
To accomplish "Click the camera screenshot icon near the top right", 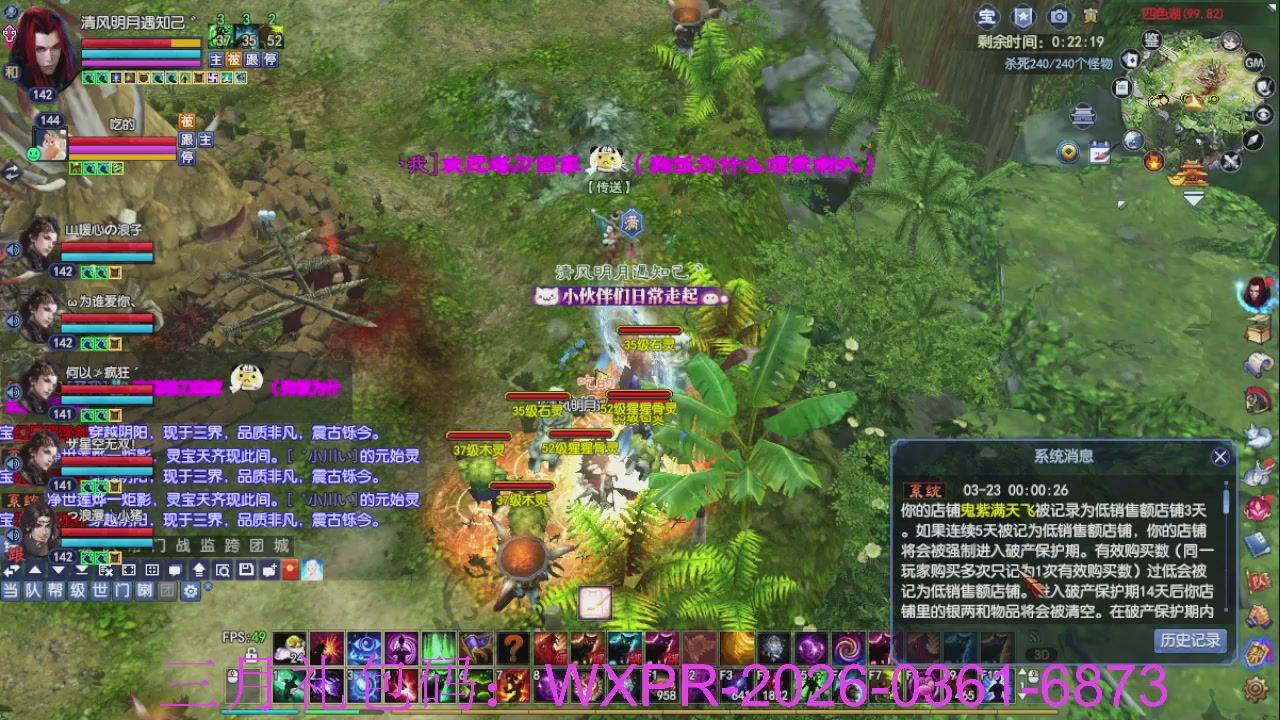I will [1058, 15].
